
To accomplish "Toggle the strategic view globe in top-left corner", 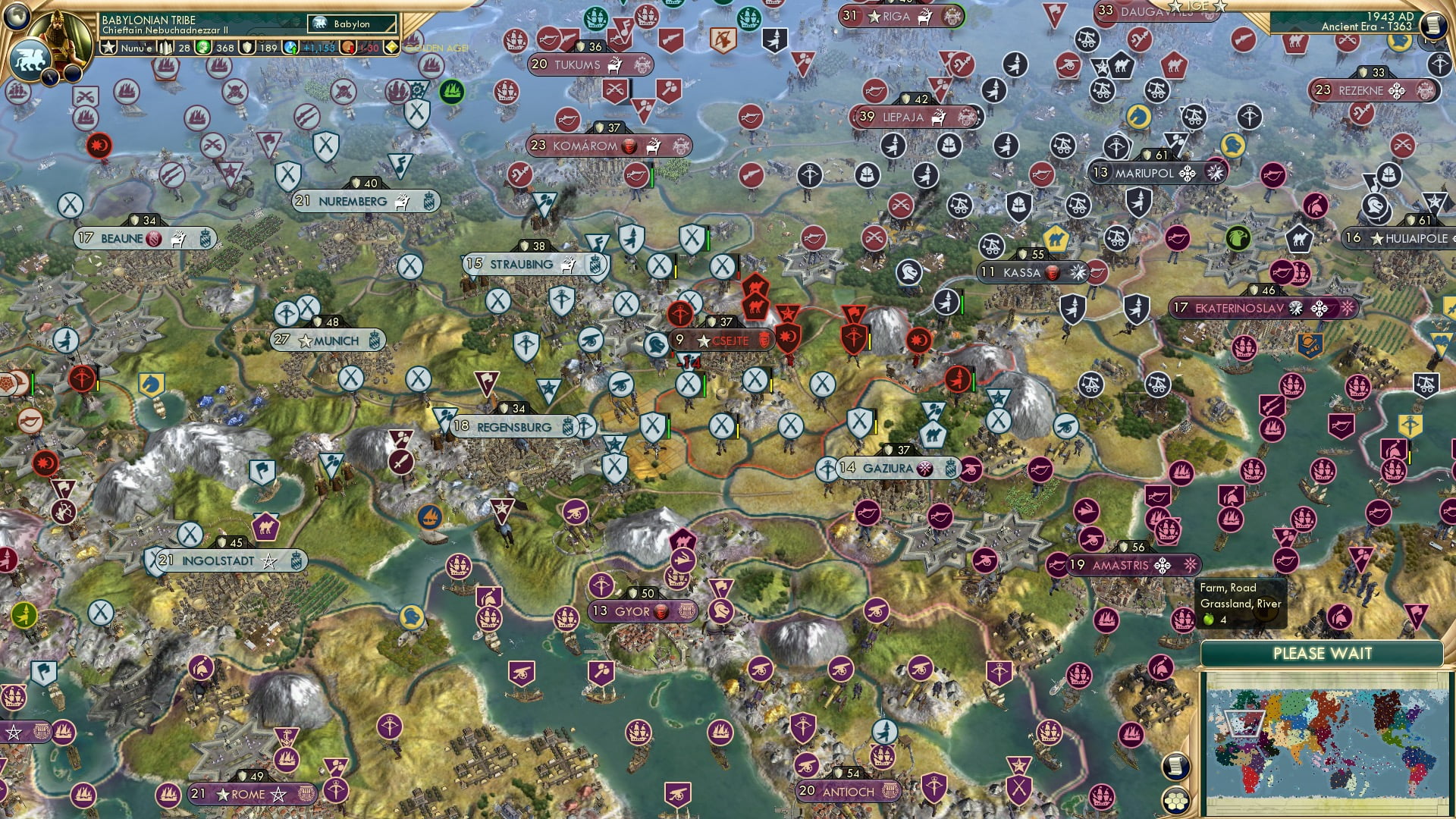I will point(17,15).
